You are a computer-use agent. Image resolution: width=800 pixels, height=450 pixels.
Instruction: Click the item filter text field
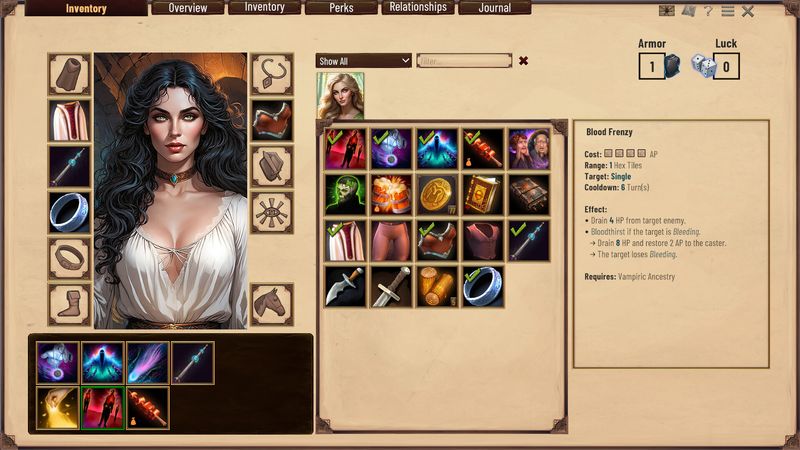point(464,61)
